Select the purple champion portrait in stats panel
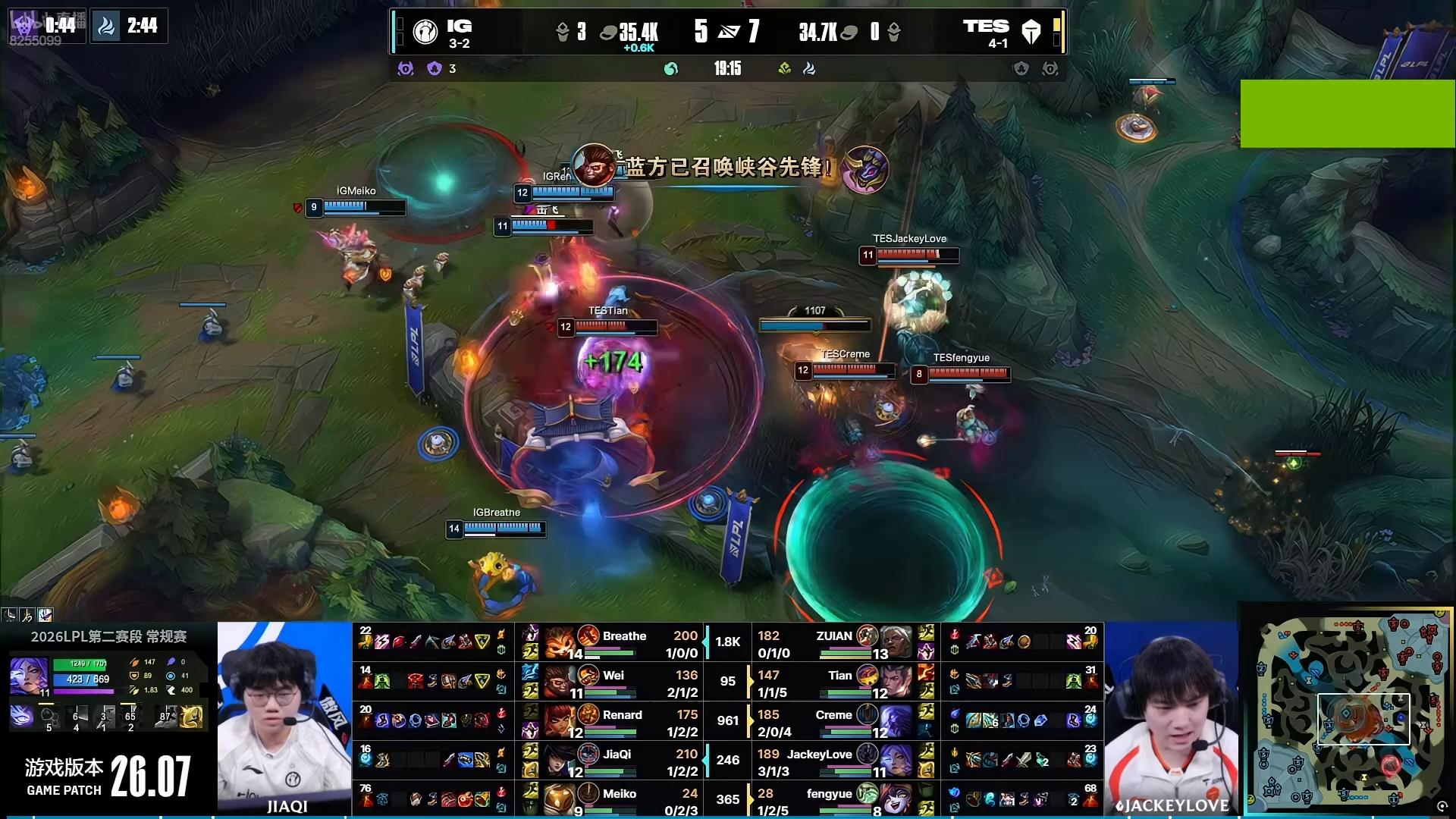 click(x=29, y=675)
